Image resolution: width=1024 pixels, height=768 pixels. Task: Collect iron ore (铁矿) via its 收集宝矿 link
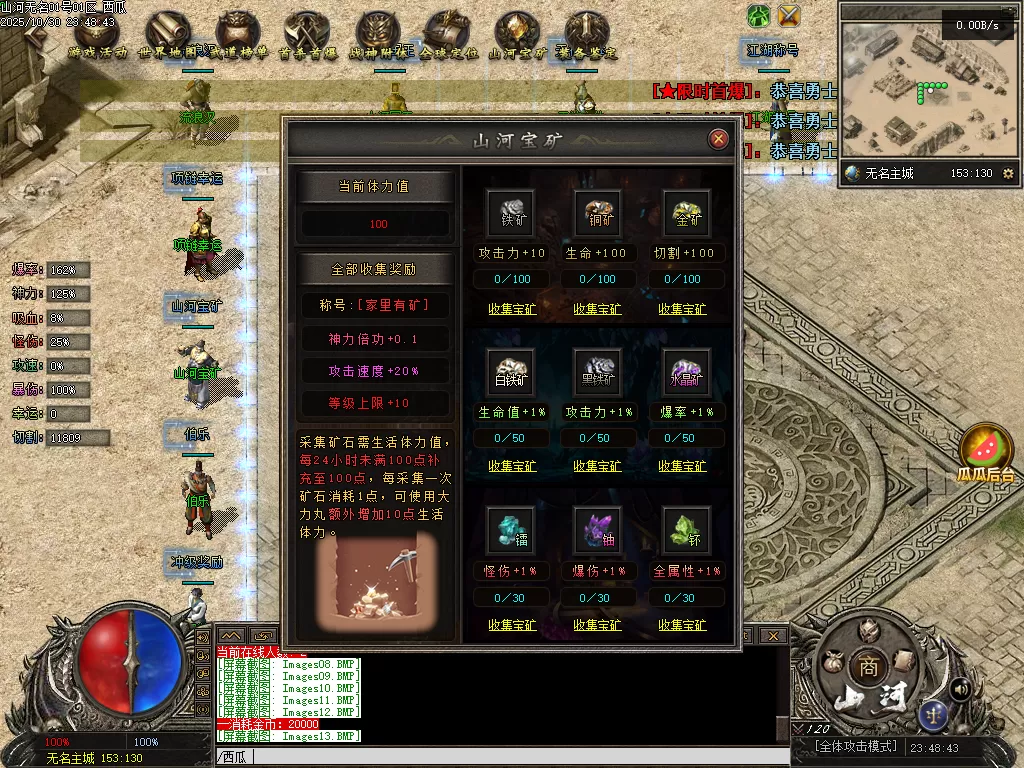pyautogui.click(x=512, y=309)
